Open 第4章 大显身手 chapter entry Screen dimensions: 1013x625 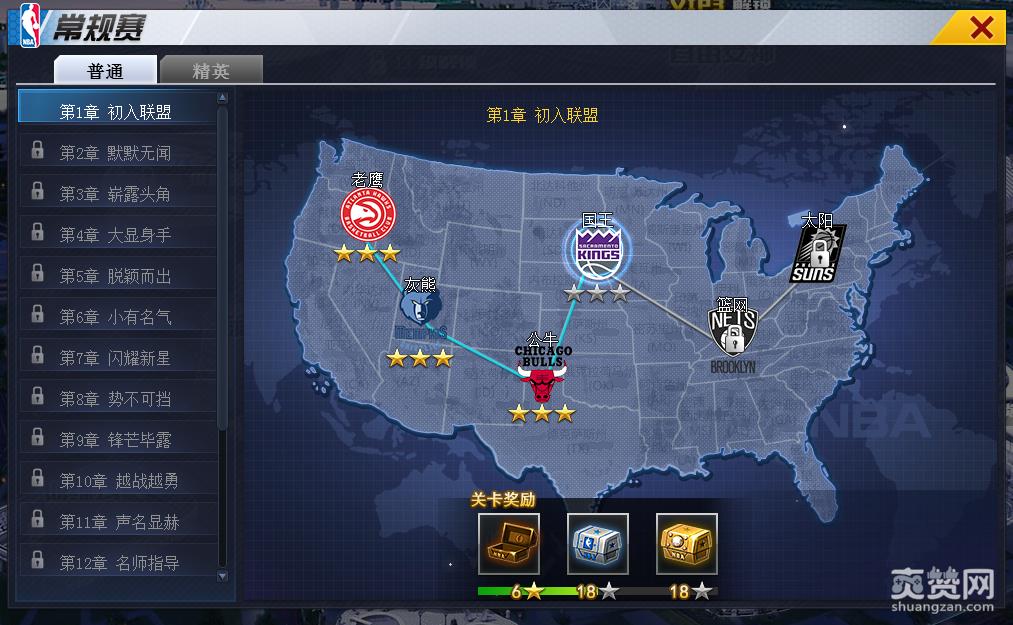pyautogui.click(x=116, y=235)
